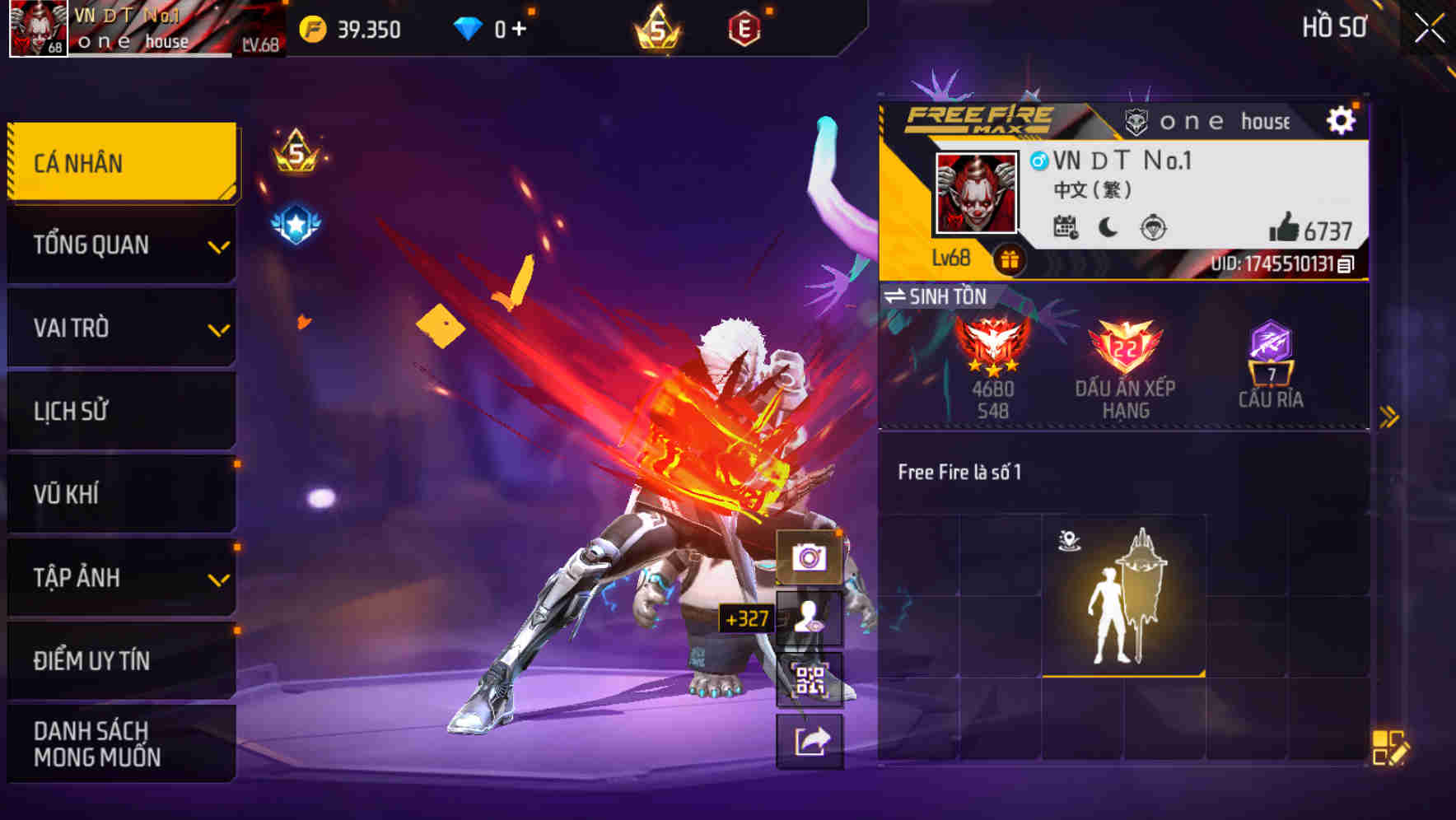Click the share arrow icon

810,739
